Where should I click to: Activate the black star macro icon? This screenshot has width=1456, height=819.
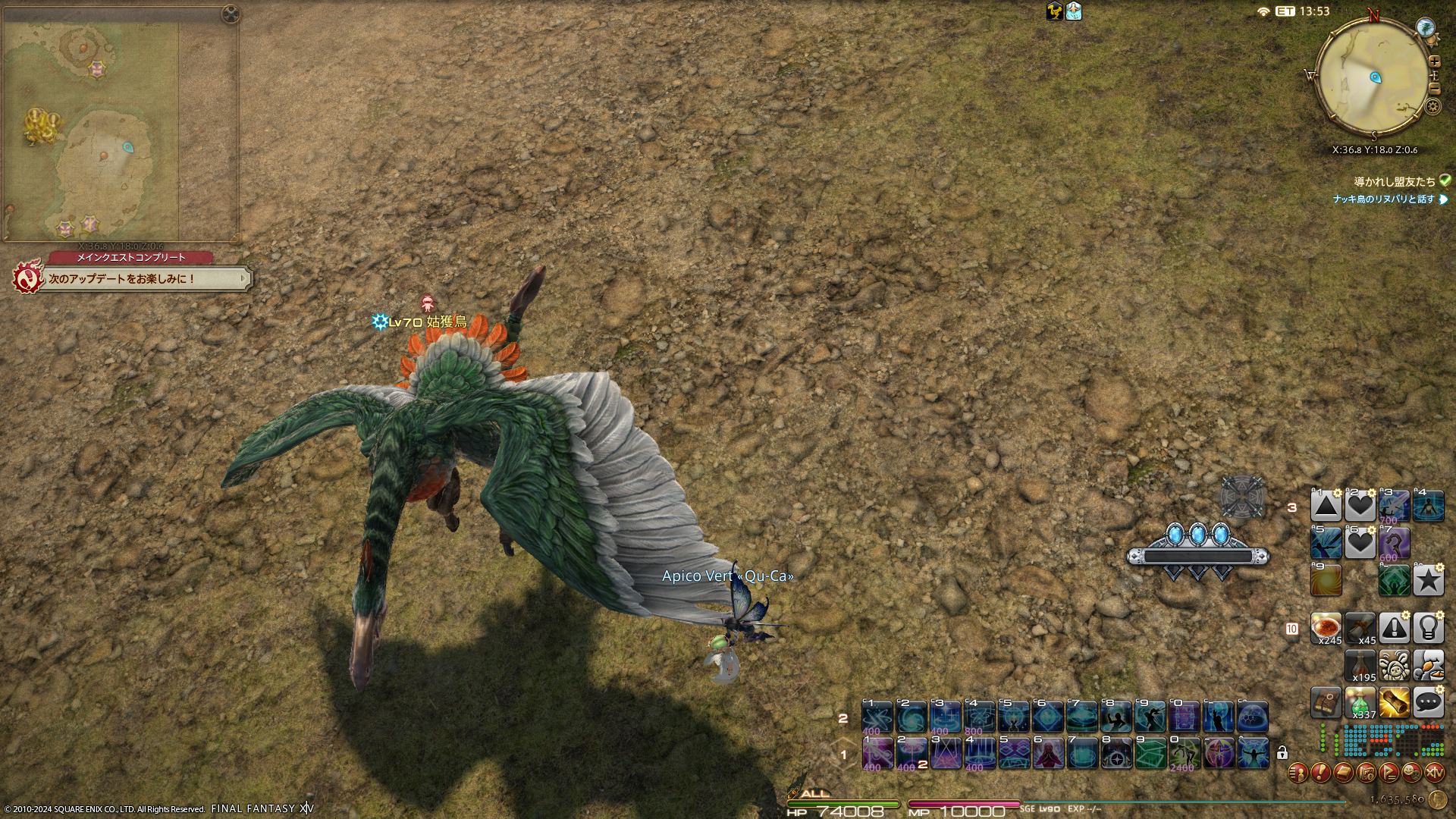1428,580
